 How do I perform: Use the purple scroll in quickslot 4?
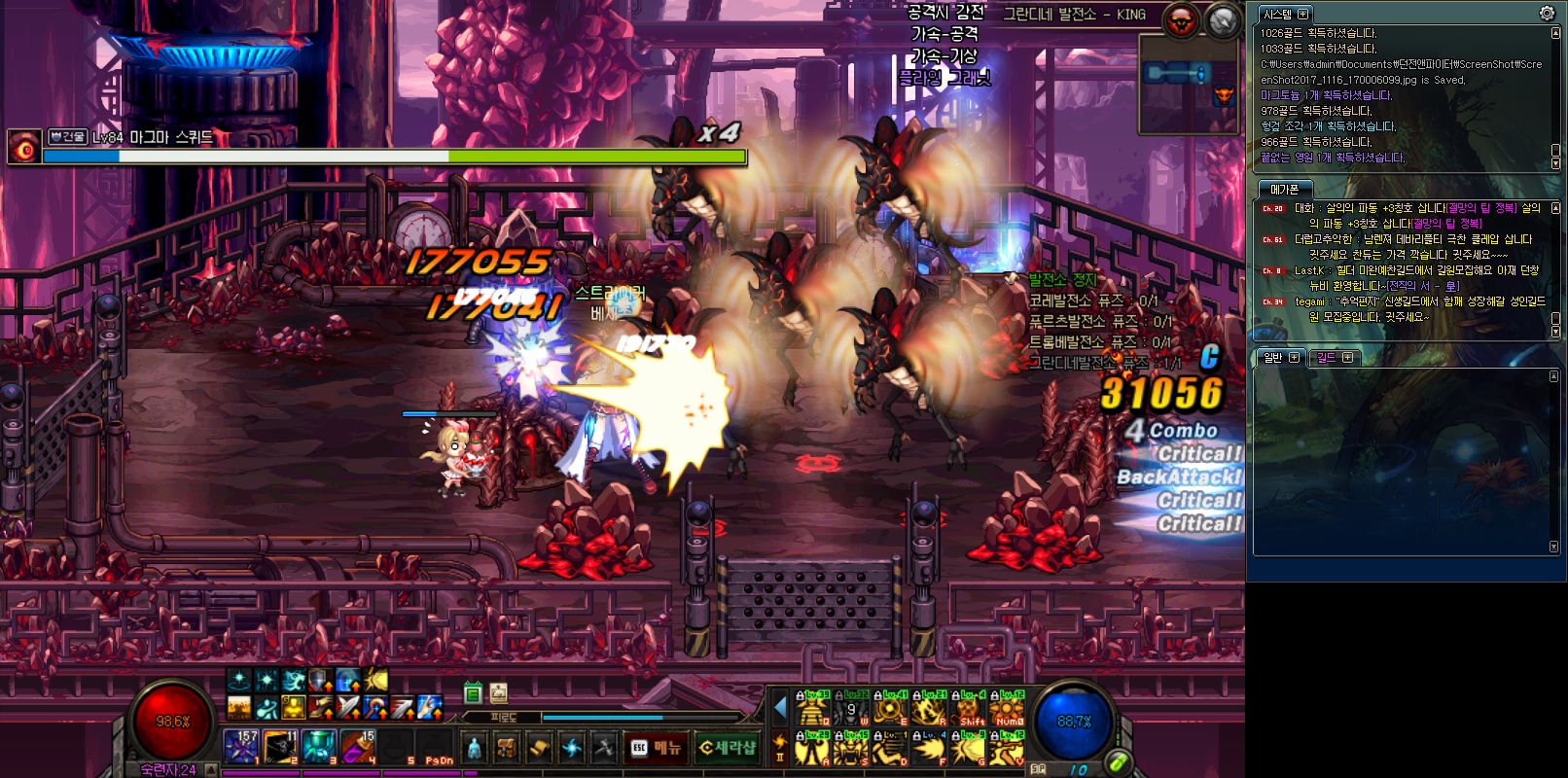(x=357, y=746)
